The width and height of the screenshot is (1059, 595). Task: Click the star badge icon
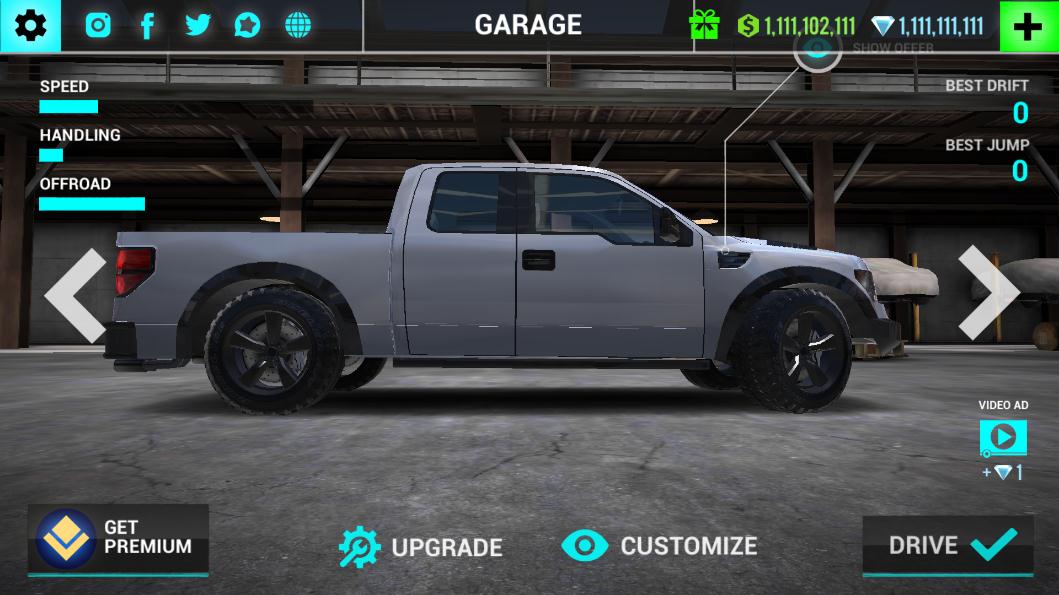[247, 26]
